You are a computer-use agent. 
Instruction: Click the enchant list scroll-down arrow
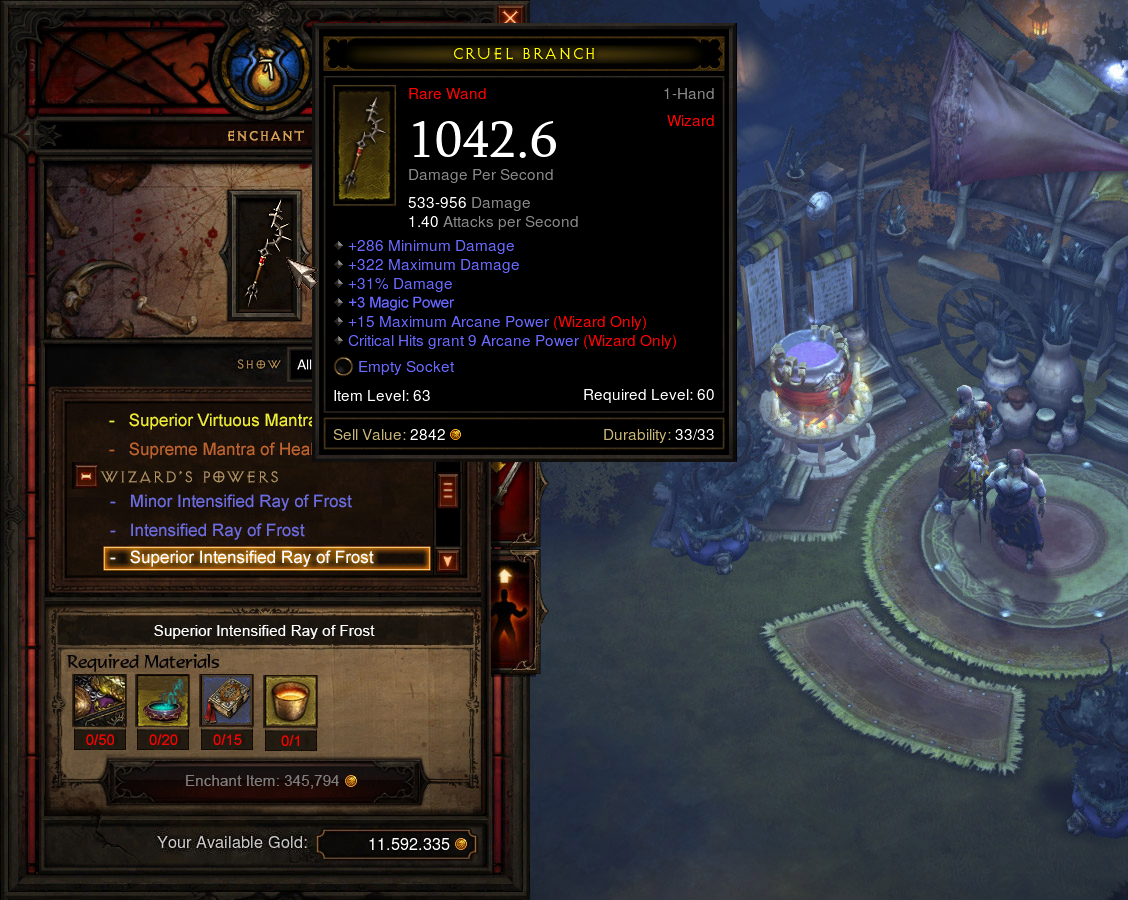(447, 561)
